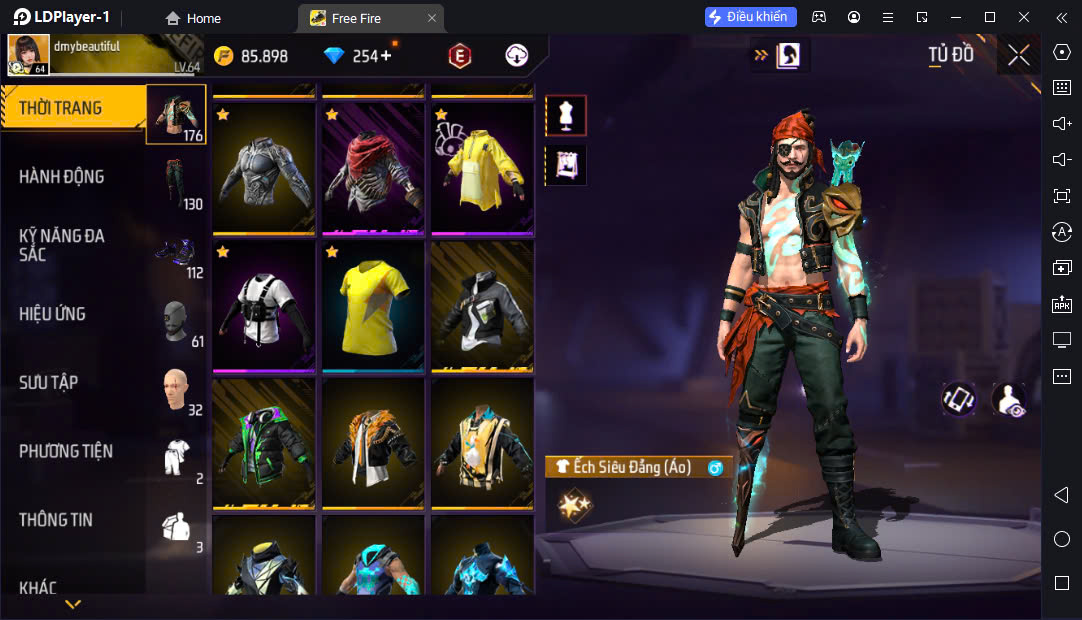Screen dimensions: 1082x620
Task: Show the Sưu Tập collection category
Action: (x=75, y=383)
